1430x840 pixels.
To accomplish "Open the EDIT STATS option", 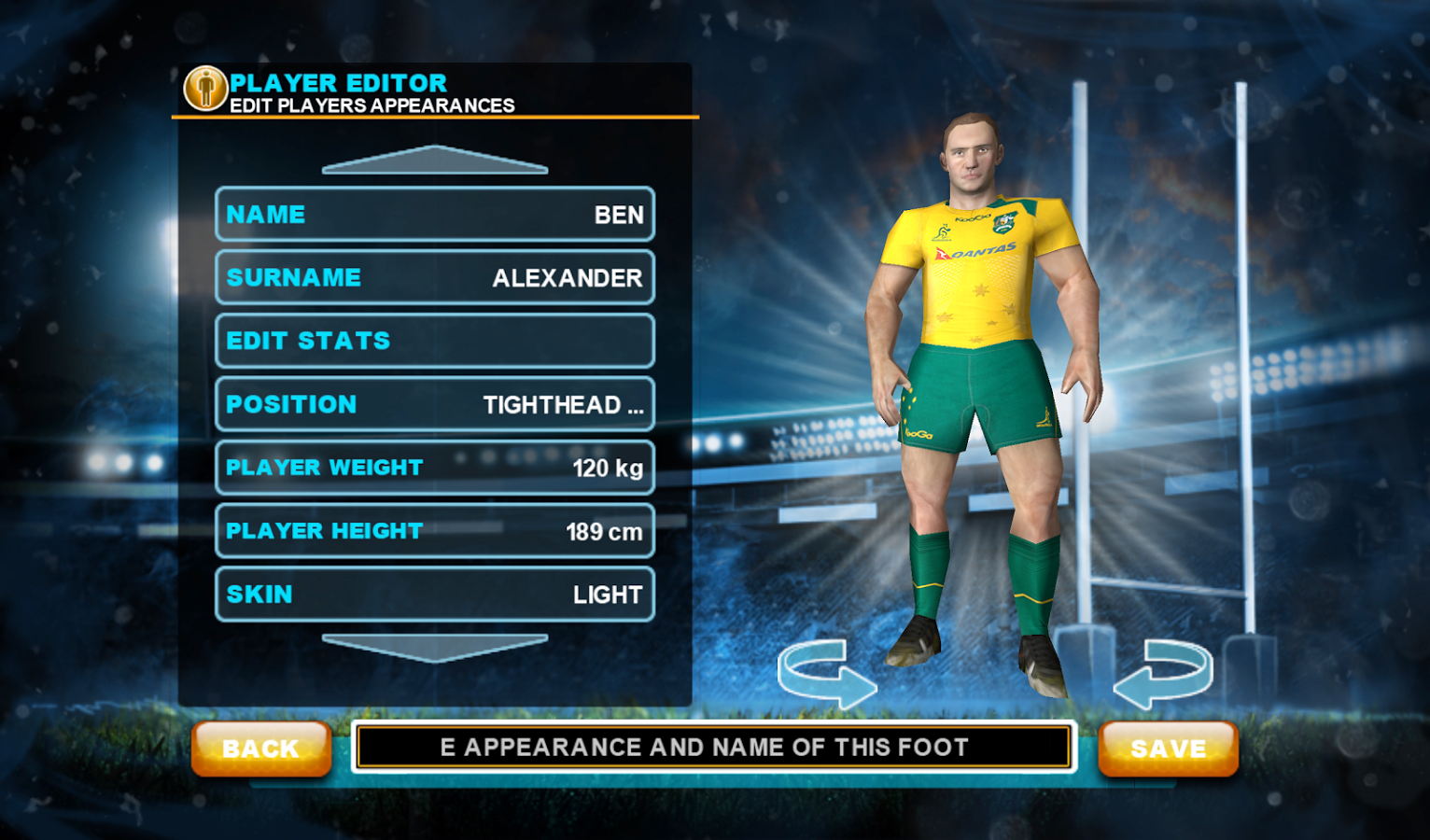I will pyautogui.click(x=435, y=341).
